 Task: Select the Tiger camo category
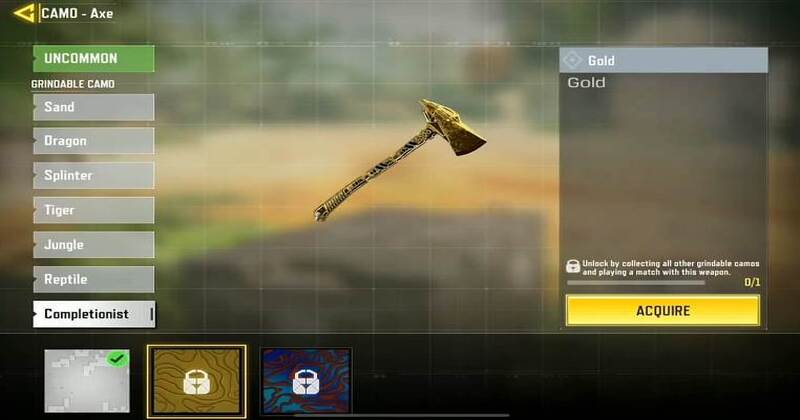[93, 210]
